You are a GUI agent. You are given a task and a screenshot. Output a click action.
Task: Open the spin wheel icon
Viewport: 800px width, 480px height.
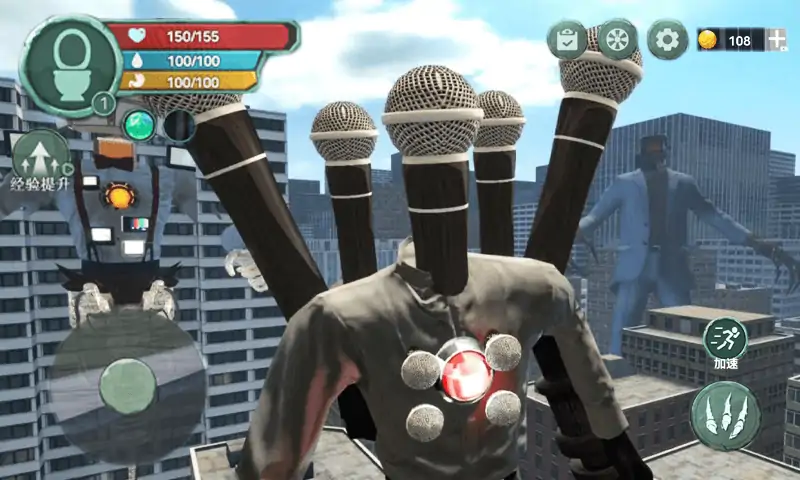[617, 40]
